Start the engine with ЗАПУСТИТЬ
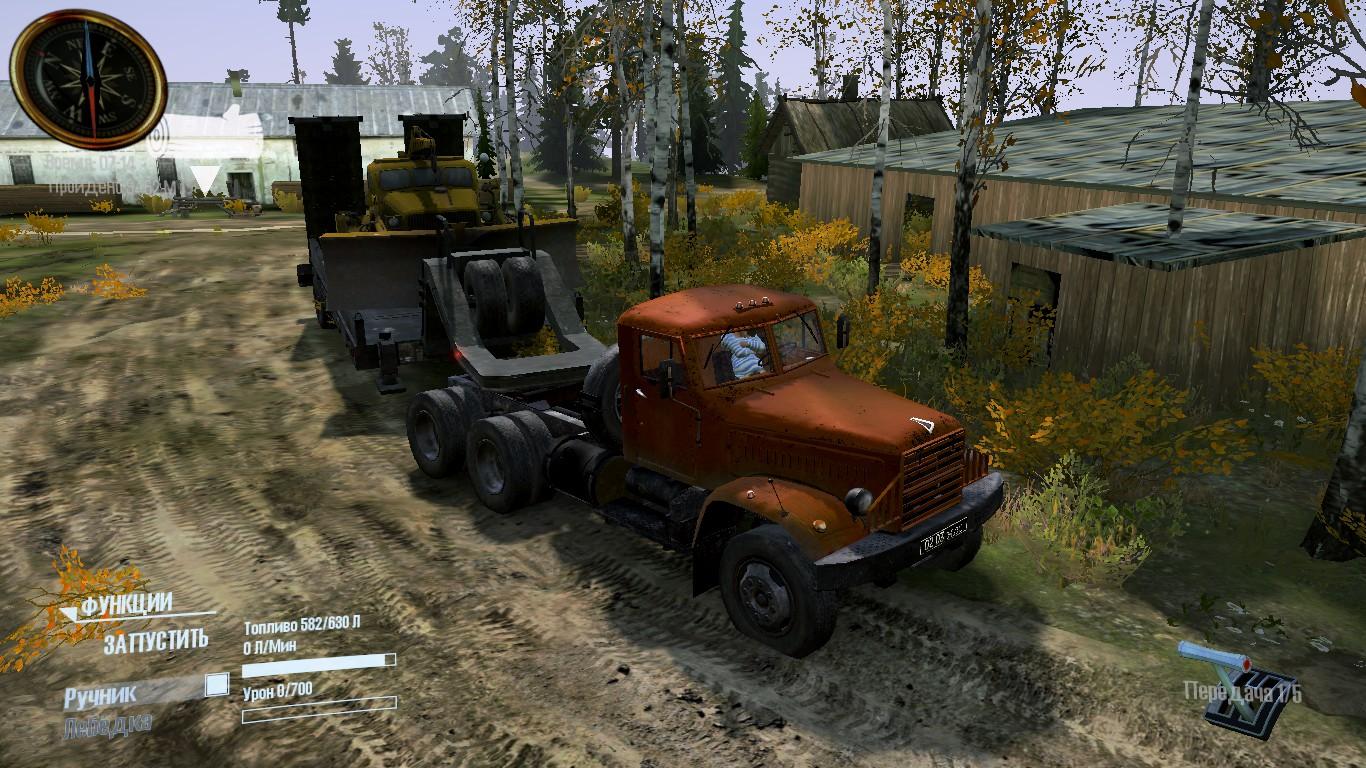The width and height of the screenshot is (1366, 768). pos(156,641)
